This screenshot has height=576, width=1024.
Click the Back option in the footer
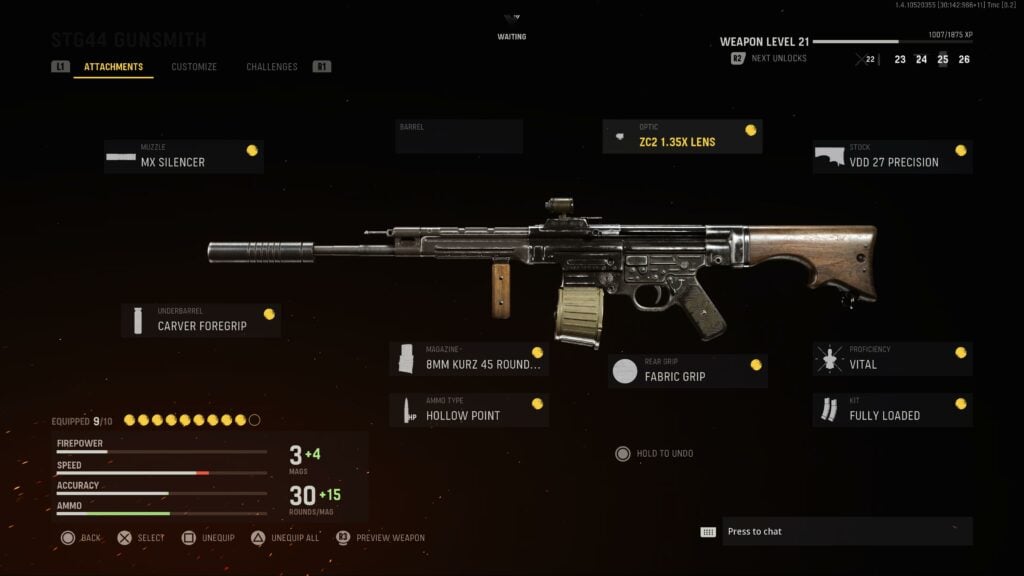tap(81, 538)
